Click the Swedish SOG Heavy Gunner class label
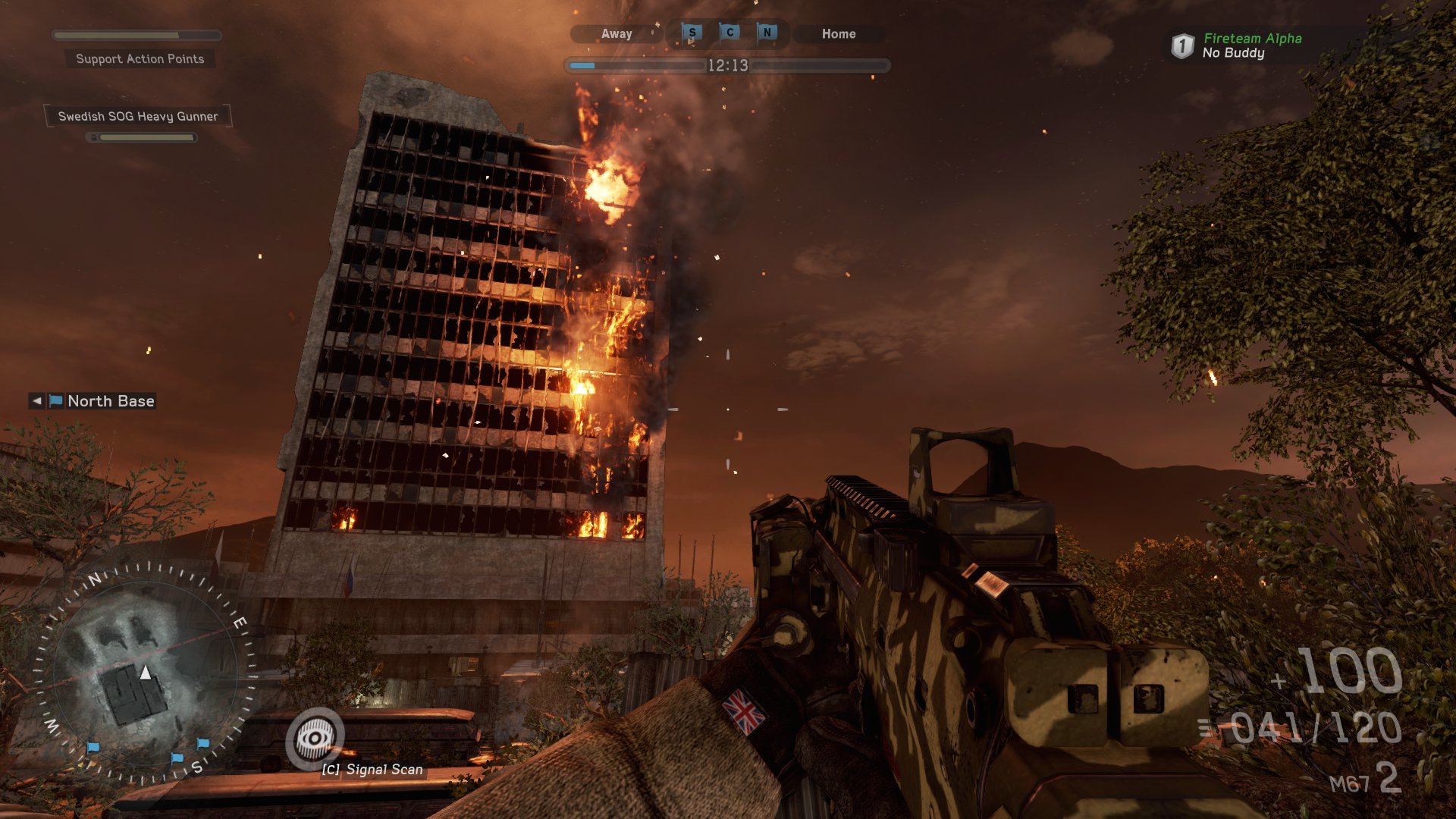1456x819 pixels. coord(138,116)
